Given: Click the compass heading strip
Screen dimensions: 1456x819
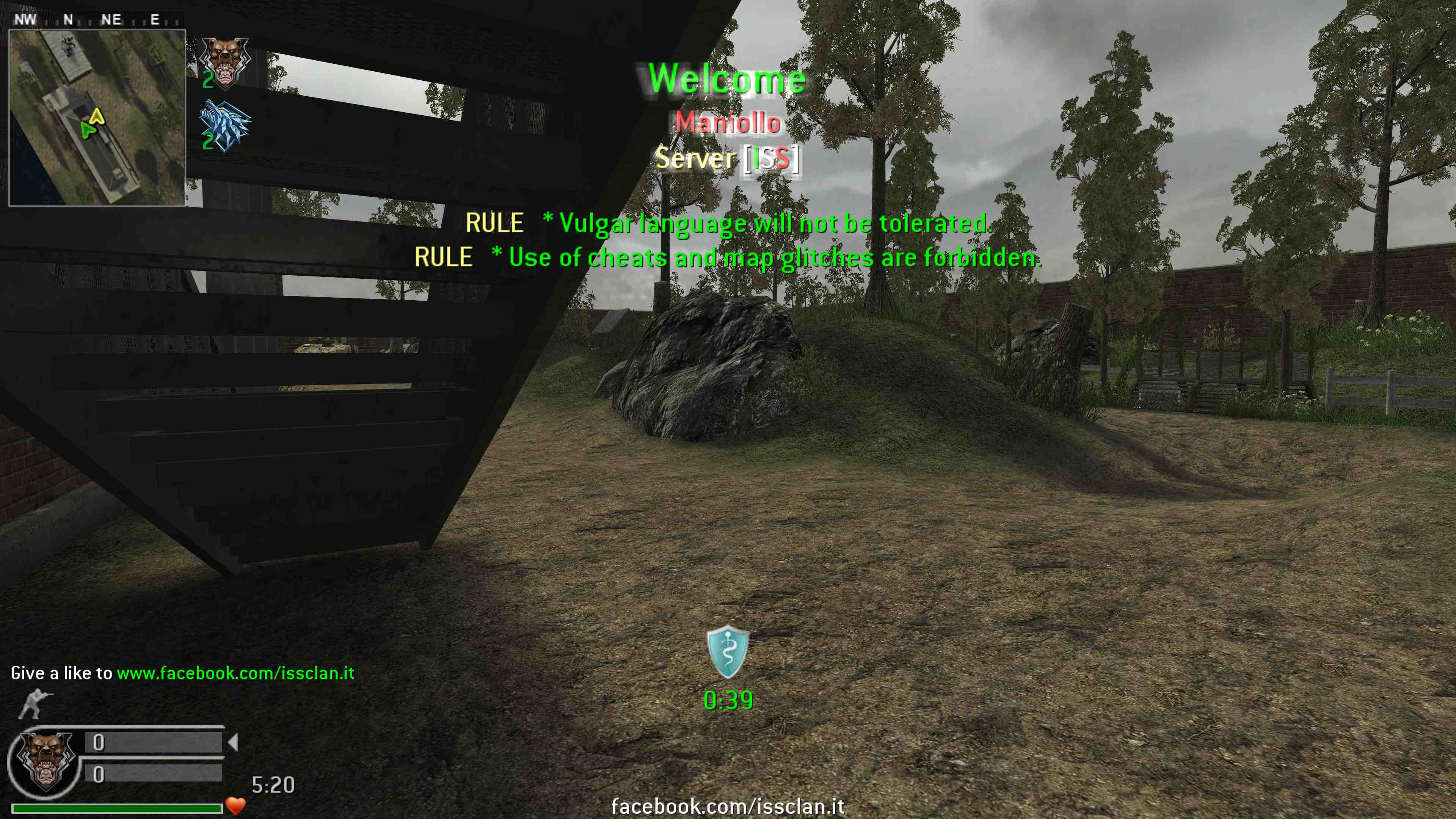Looking at the screenshot, I should coord(97,20).
